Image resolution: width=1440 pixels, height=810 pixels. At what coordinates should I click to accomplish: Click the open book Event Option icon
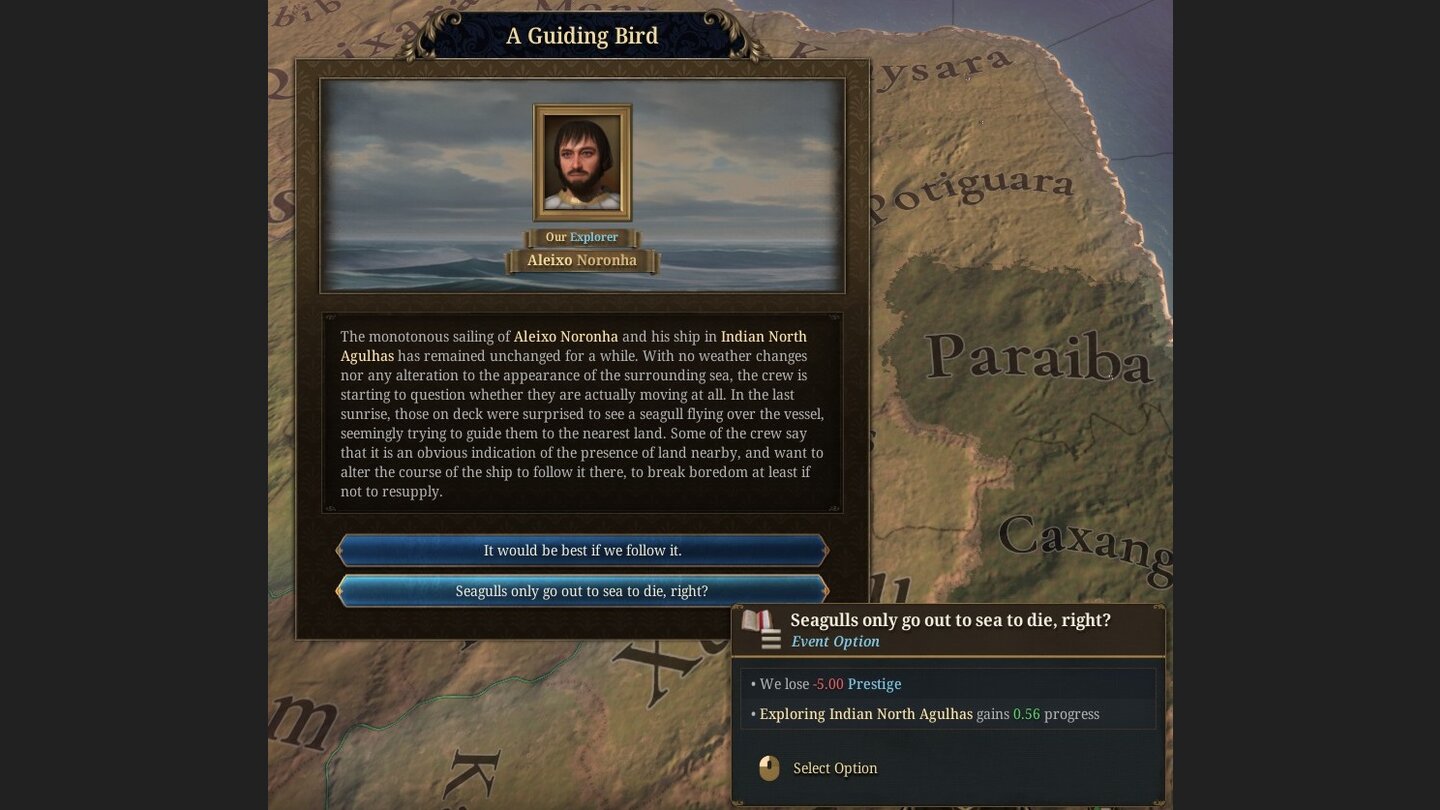(x=757, y=622)
